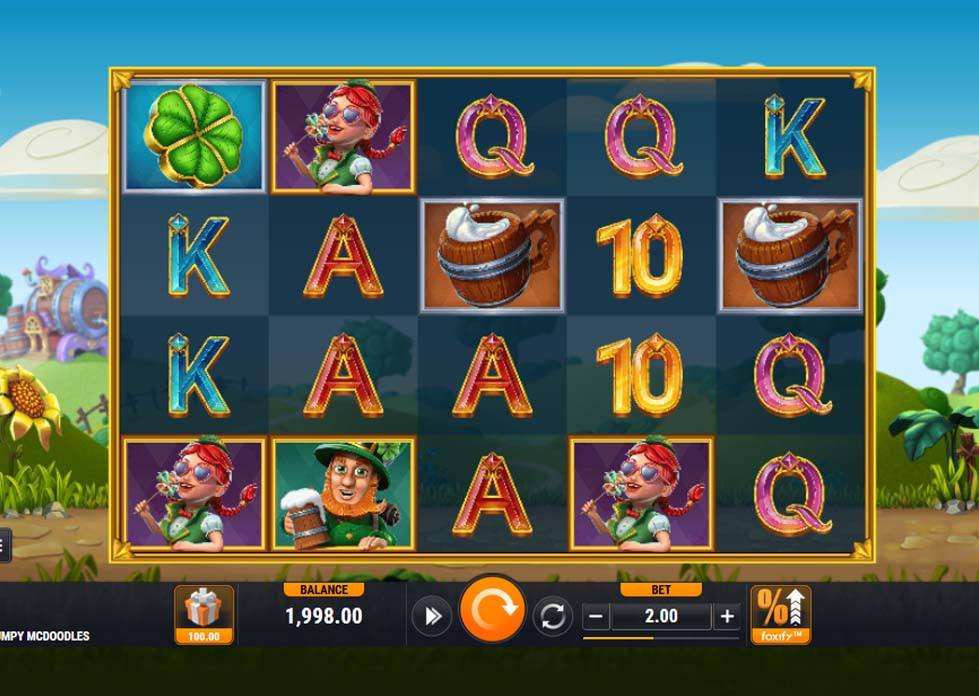Toggle the turbo fast-forward button

point(432,616)
